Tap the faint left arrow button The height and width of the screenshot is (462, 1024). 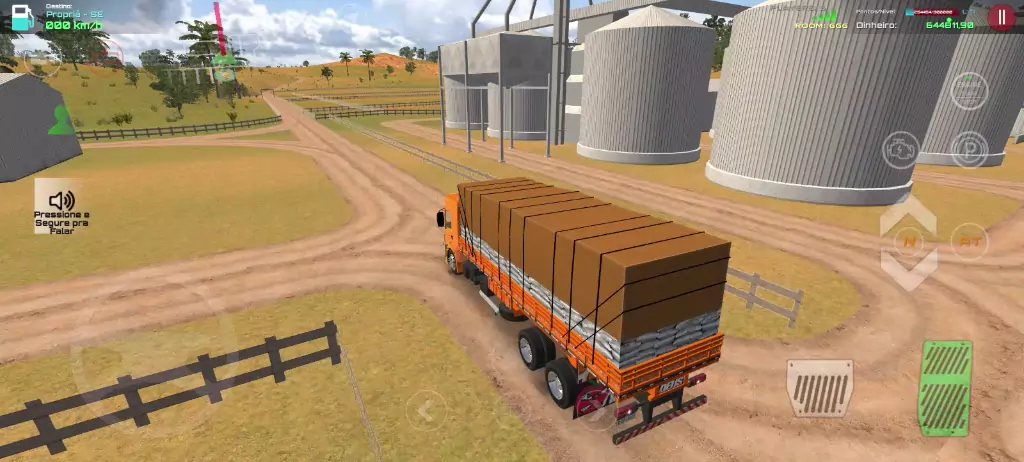pyautogui.click(x=427, y=409)
